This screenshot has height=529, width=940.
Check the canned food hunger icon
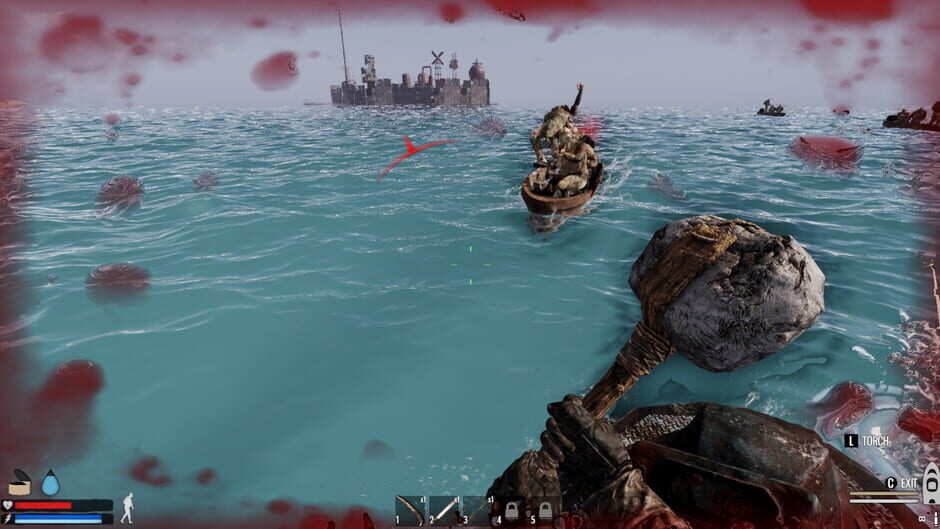click(19, 484)
